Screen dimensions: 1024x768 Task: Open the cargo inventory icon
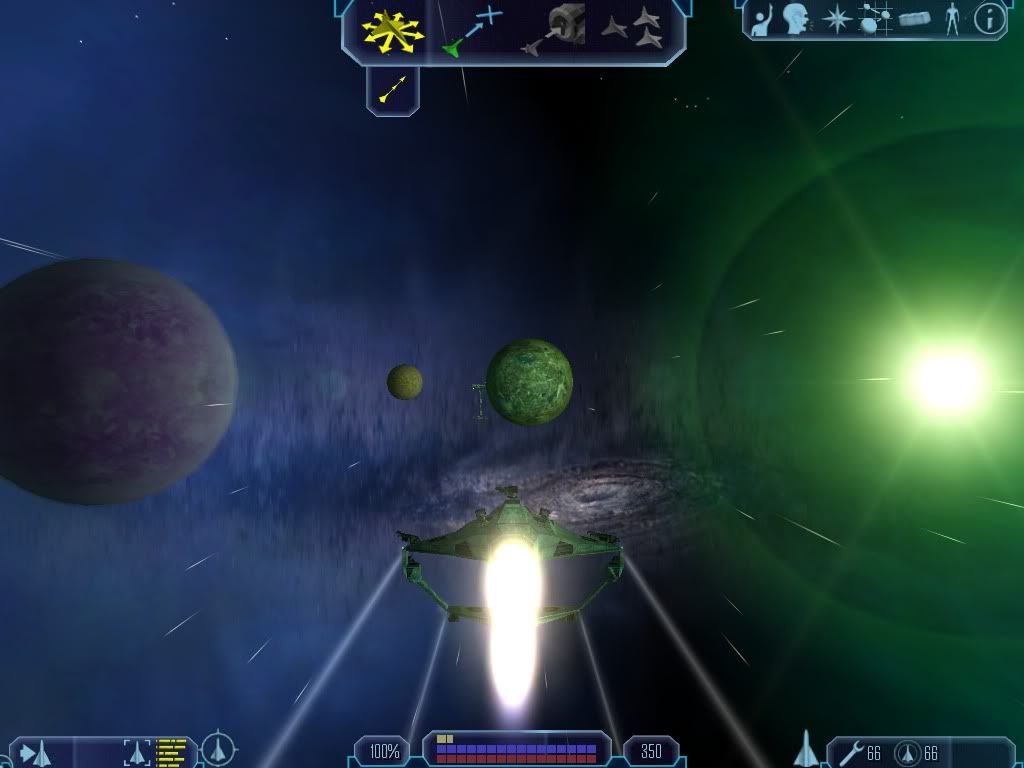914,19
